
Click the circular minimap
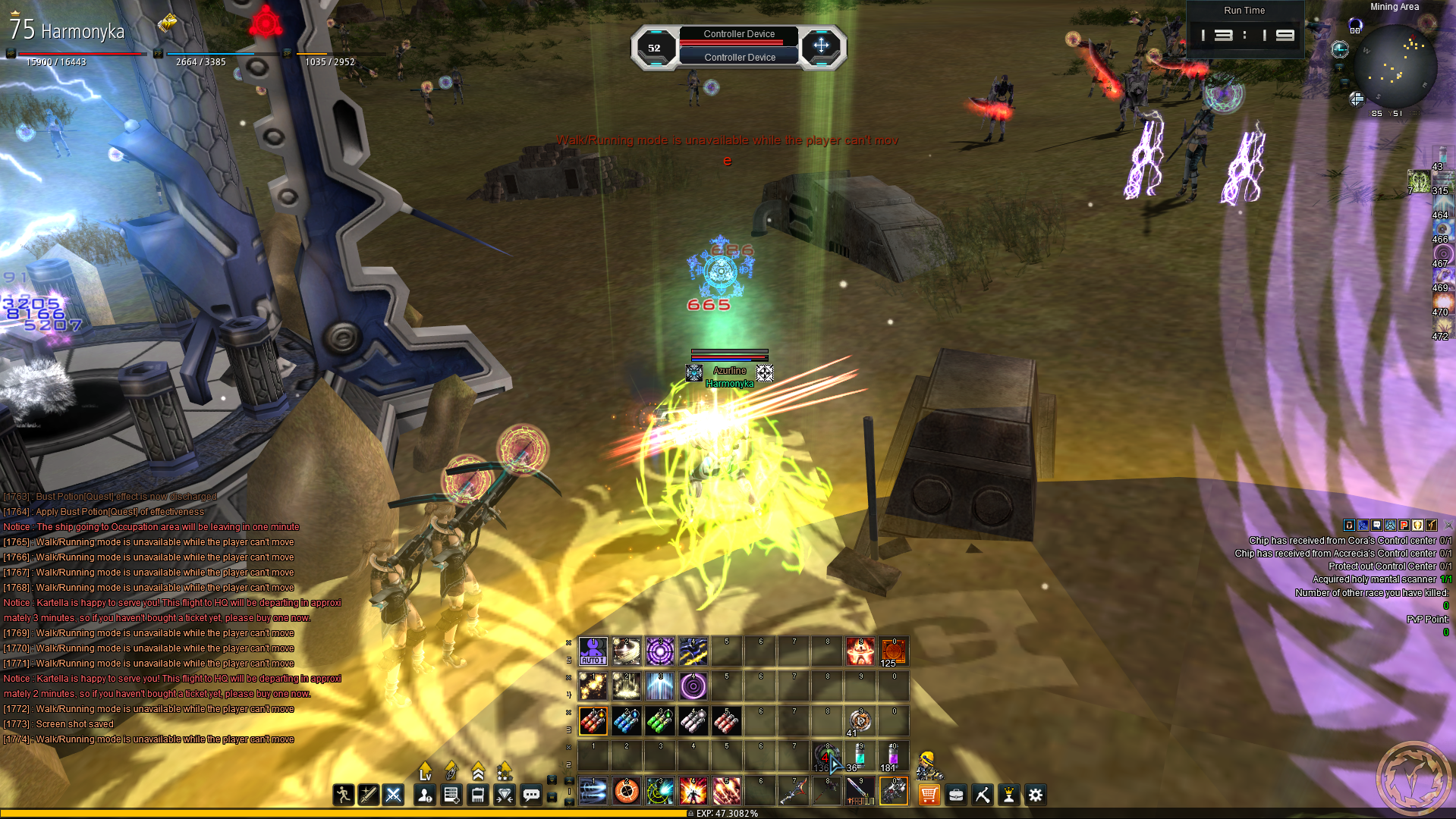[1395, 67]
